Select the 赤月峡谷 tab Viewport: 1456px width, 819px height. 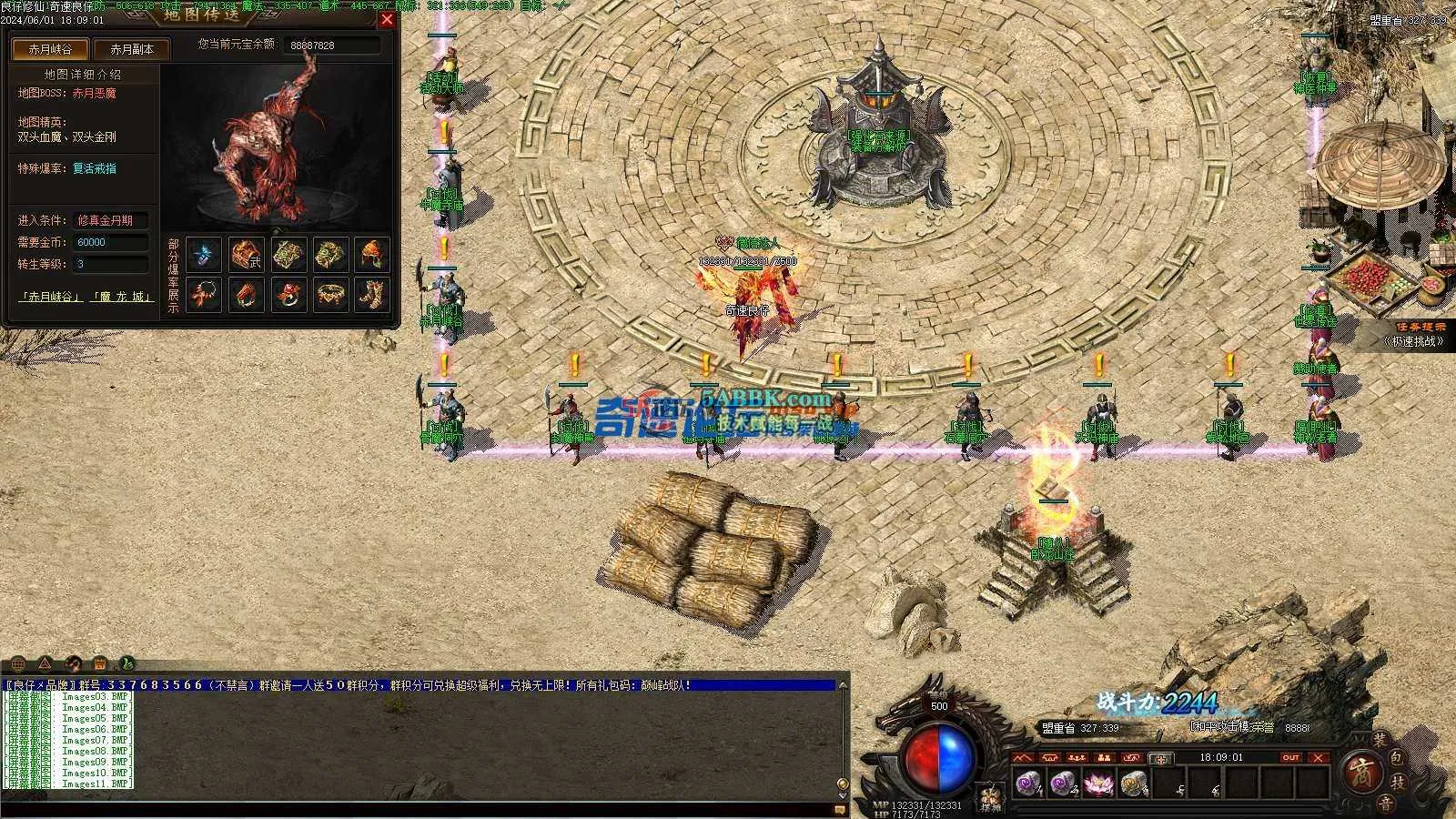pos(50,49)
